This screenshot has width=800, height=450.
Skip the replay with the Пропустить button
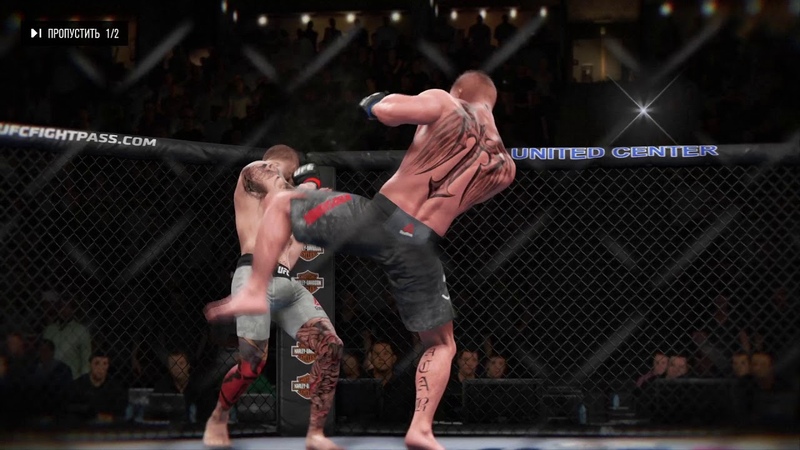74,34
